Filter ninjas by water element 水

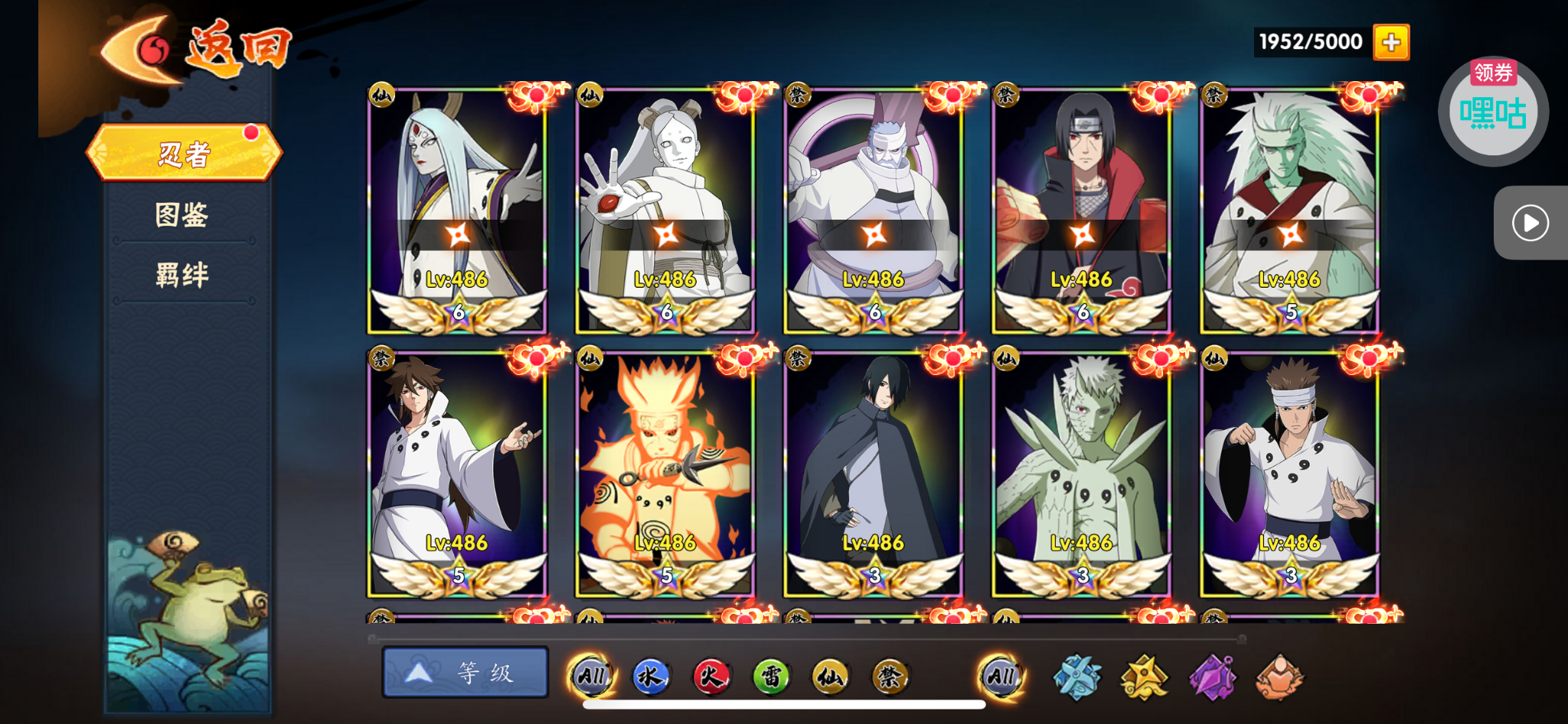coord(651,677)
